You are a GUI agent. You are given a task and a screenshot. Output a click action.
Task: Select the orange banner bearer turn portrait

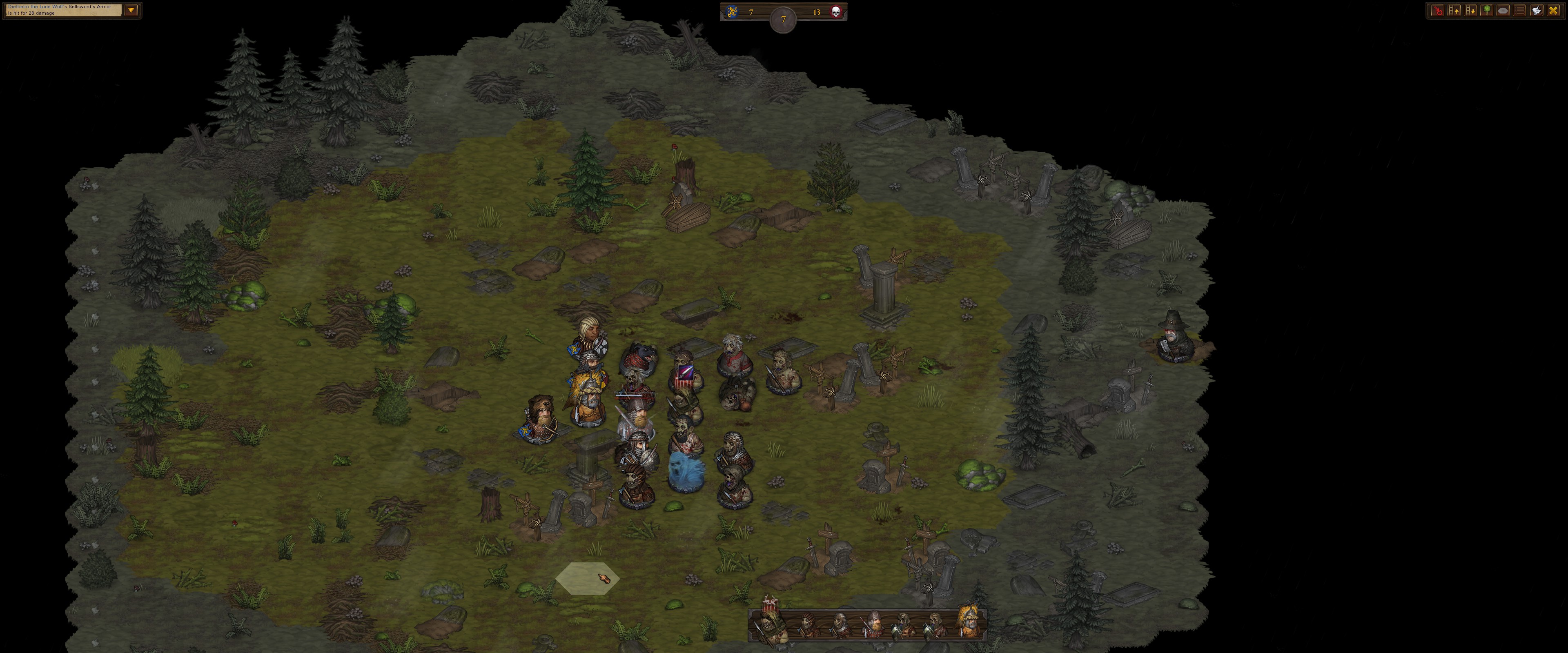[970, 622]
